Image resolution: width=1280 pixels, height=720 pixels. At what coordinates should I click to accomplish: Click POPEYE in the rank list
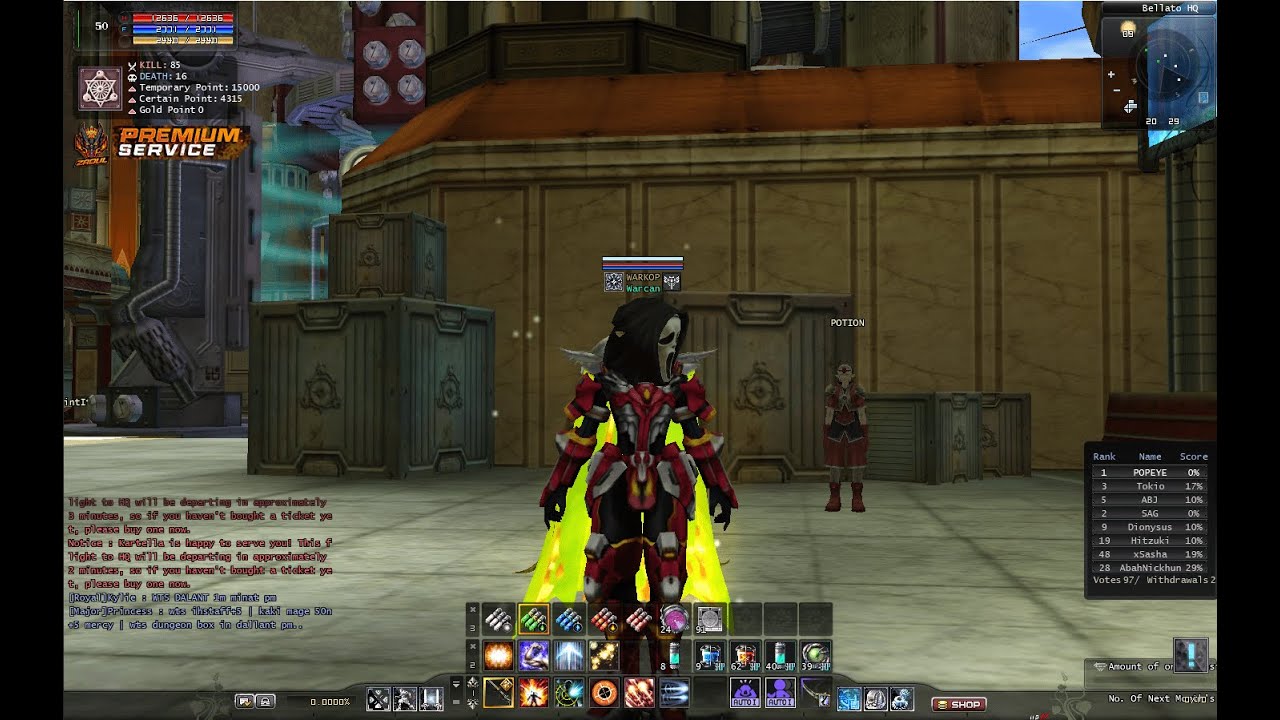pos(1149,472)
